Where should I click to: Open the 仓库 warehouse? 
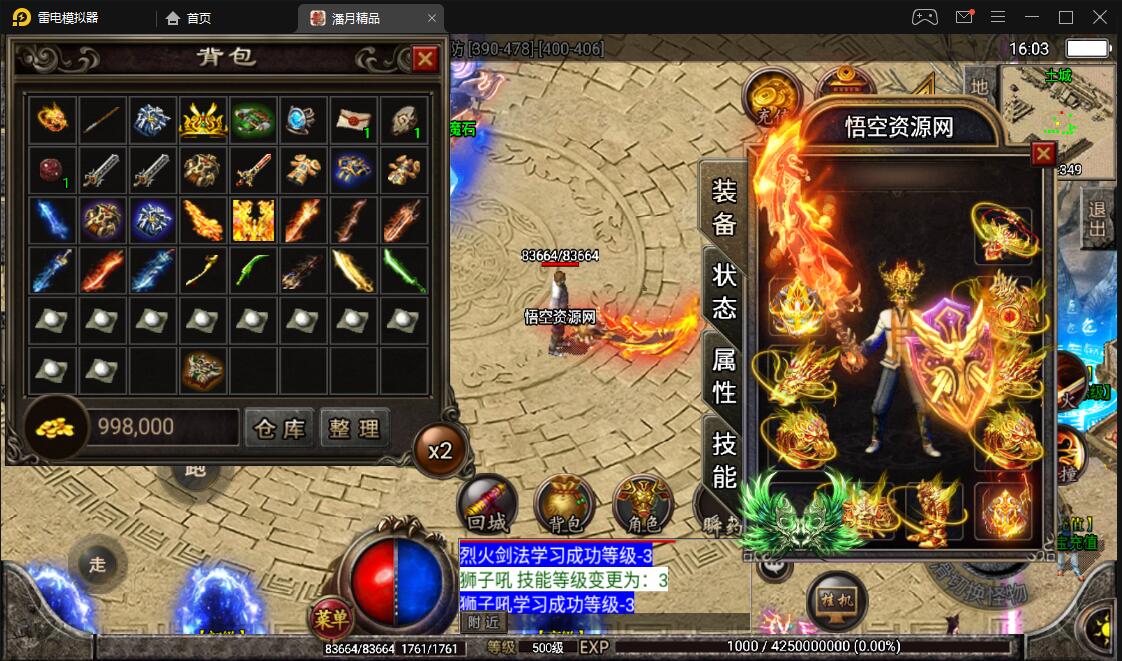[279, 428]
